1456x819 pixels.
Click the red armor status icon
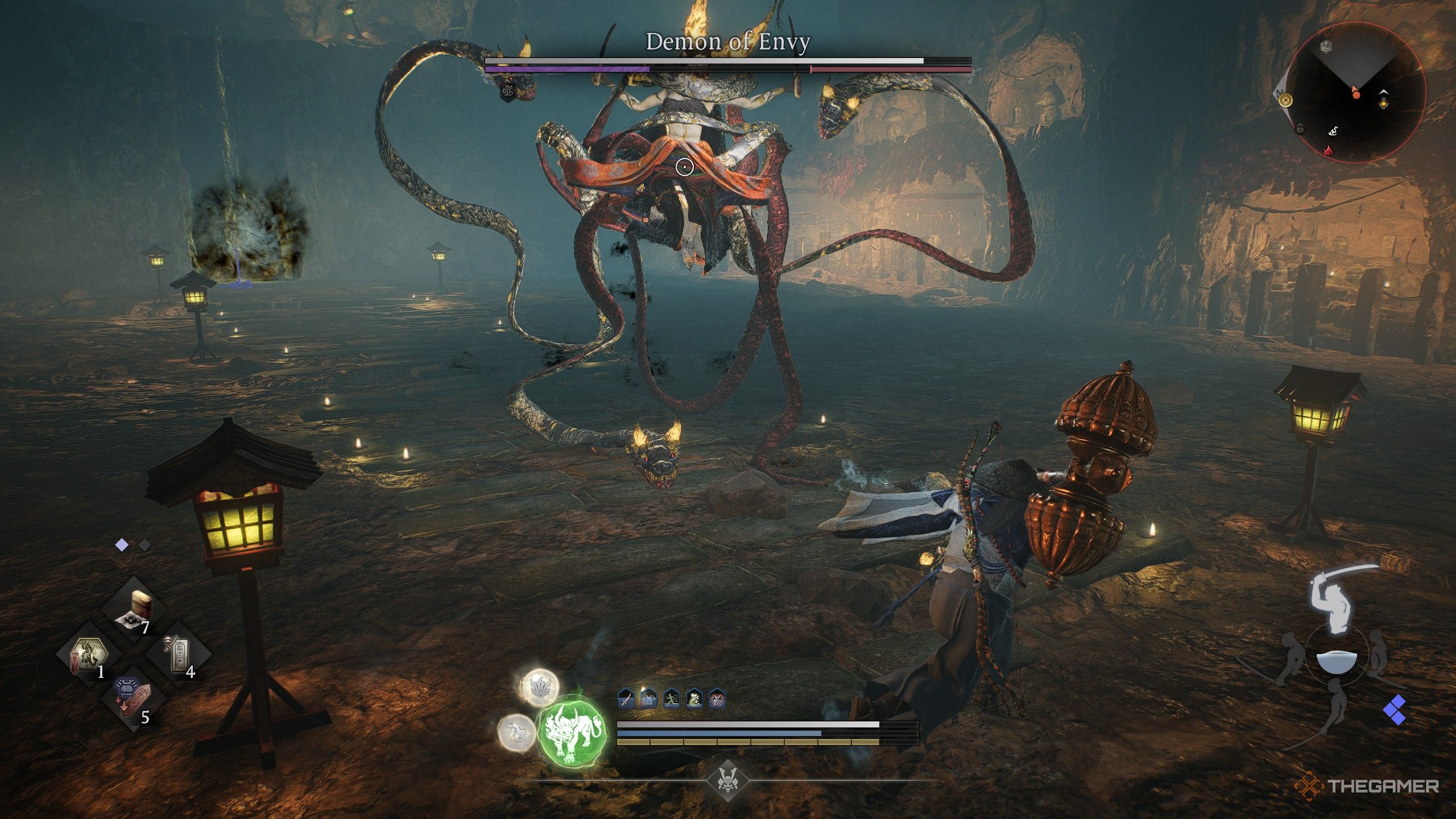tap(717, 698)
